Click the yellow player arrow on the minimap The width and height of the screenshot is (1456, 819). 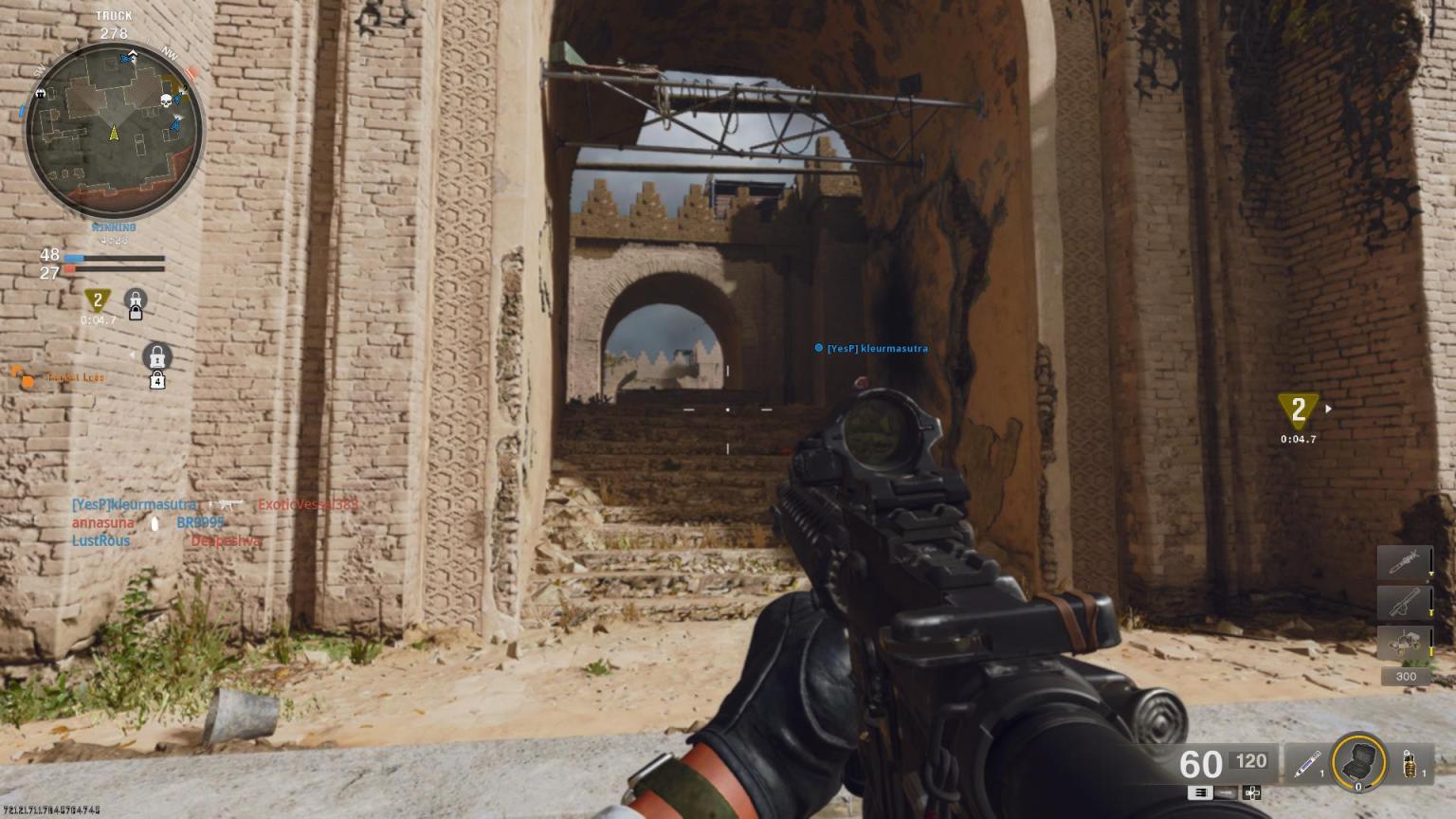pos(112,133)
